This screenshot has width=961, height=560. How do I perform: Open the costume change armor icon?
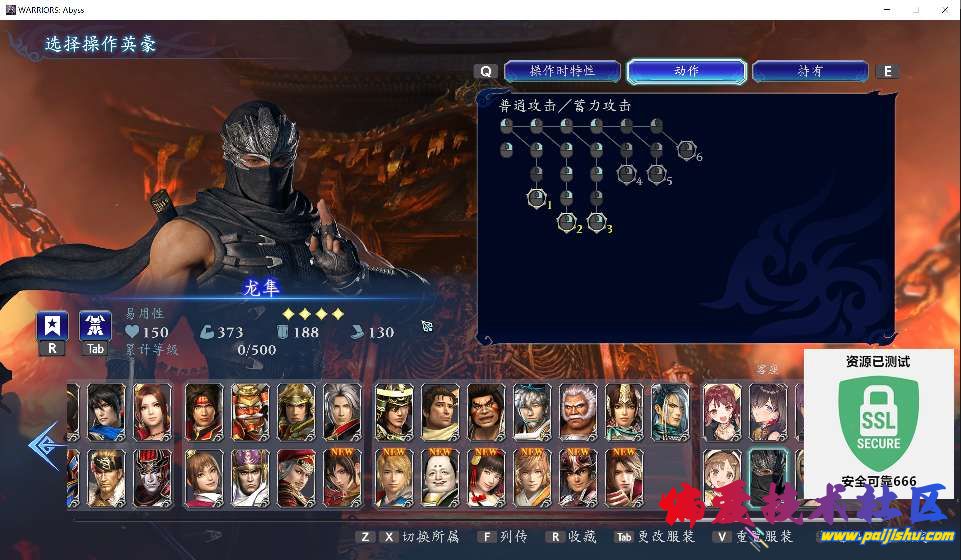[95, 326]
